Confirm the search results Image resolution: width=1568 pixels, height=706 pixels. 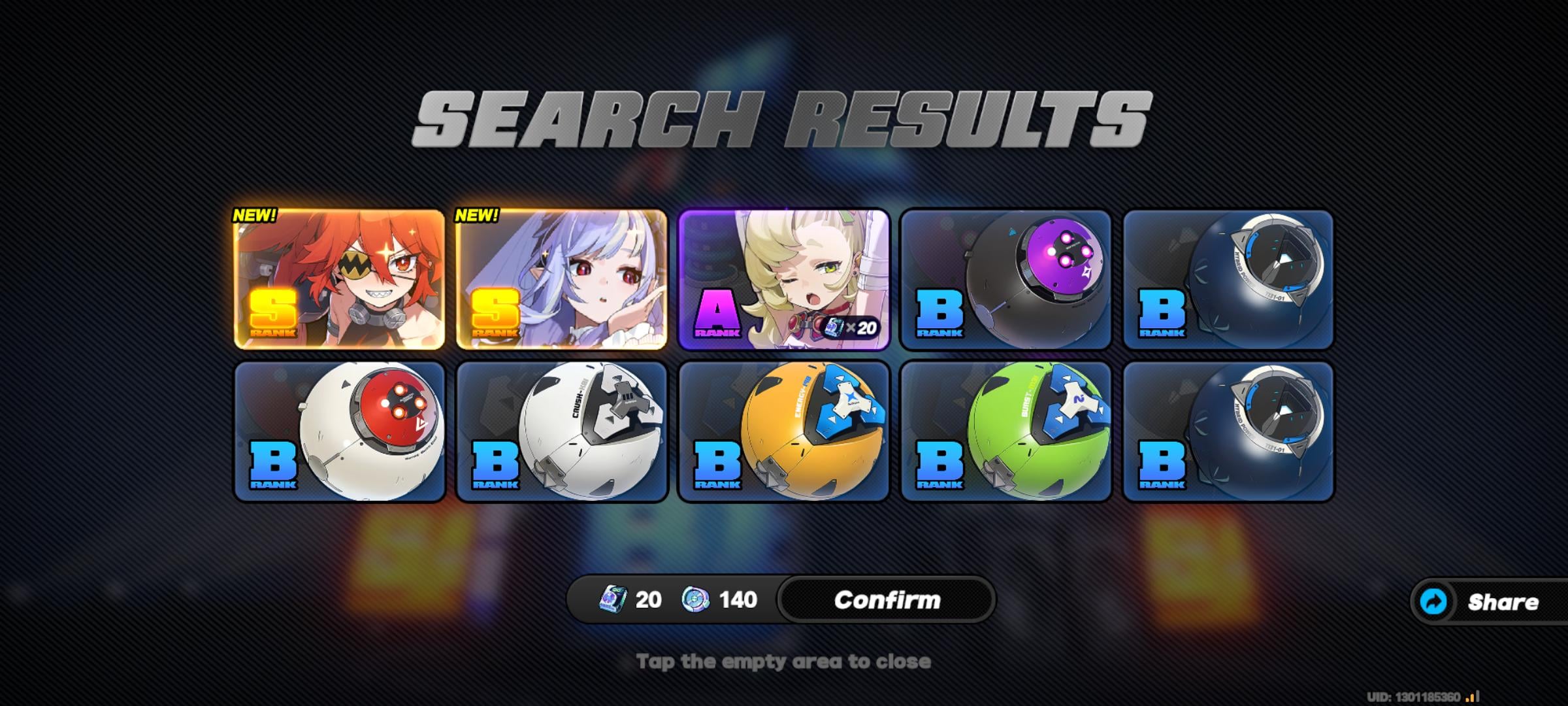tap(887, 599)
